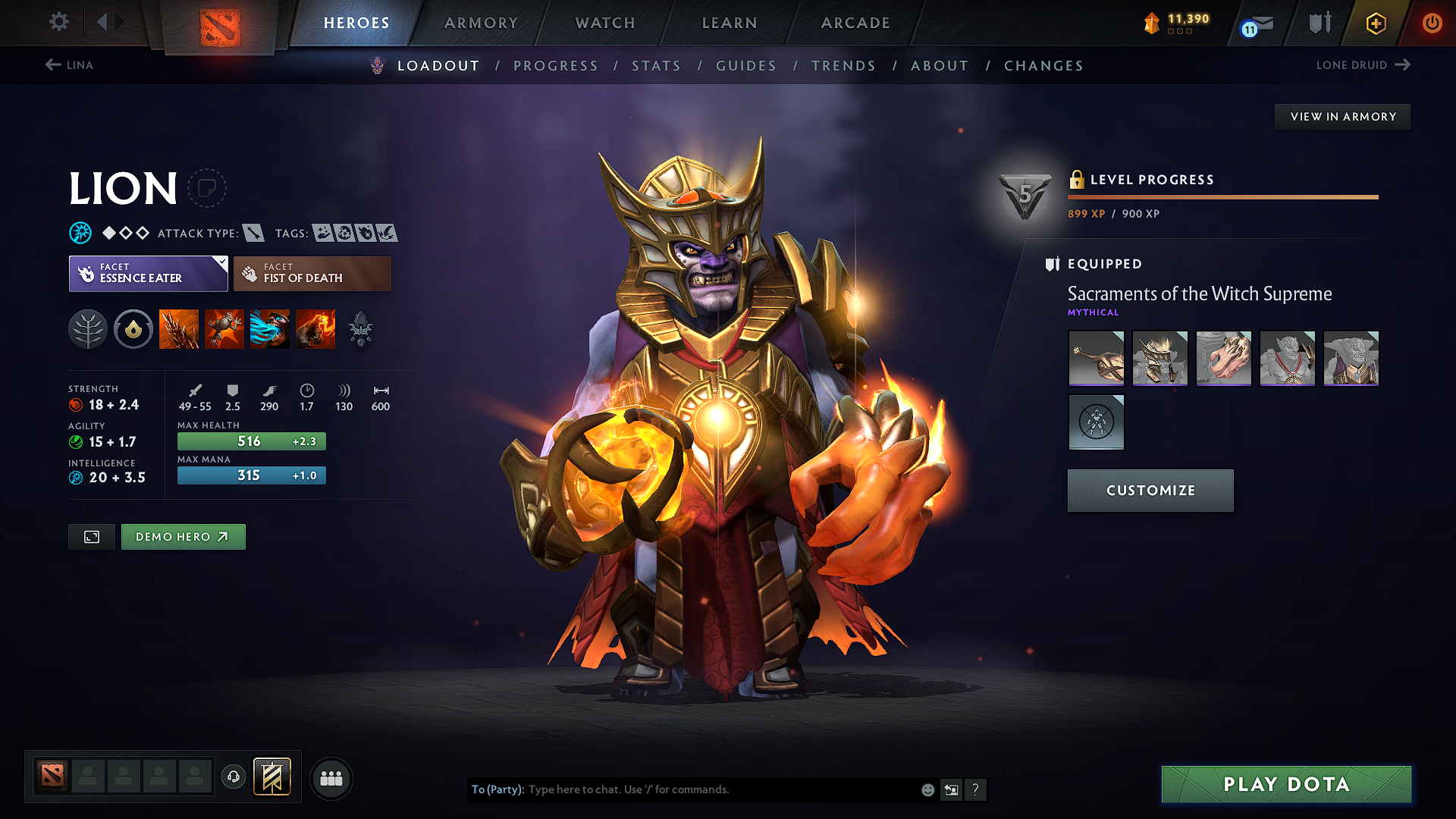Click the Finger of Death ability icon
The image size is (1456, 819).
(x=315, y=328)
